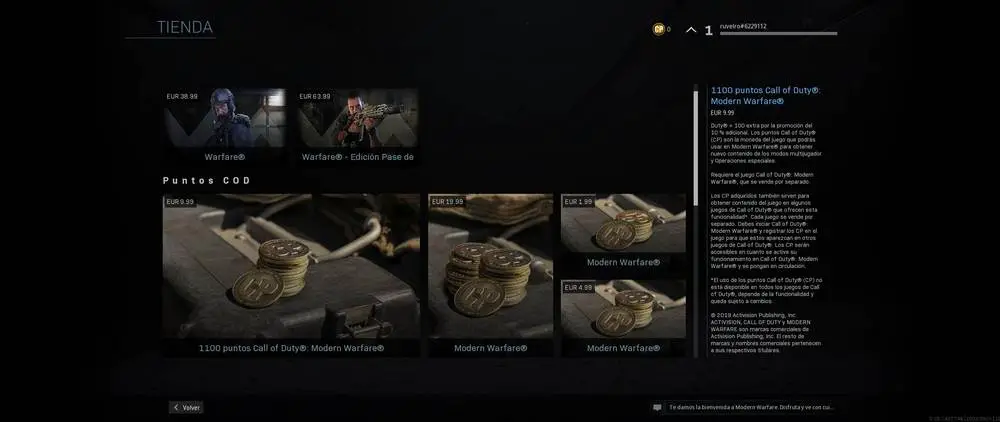Pick the EUR 1.99 COD points pack

click(x=623, y=231)
